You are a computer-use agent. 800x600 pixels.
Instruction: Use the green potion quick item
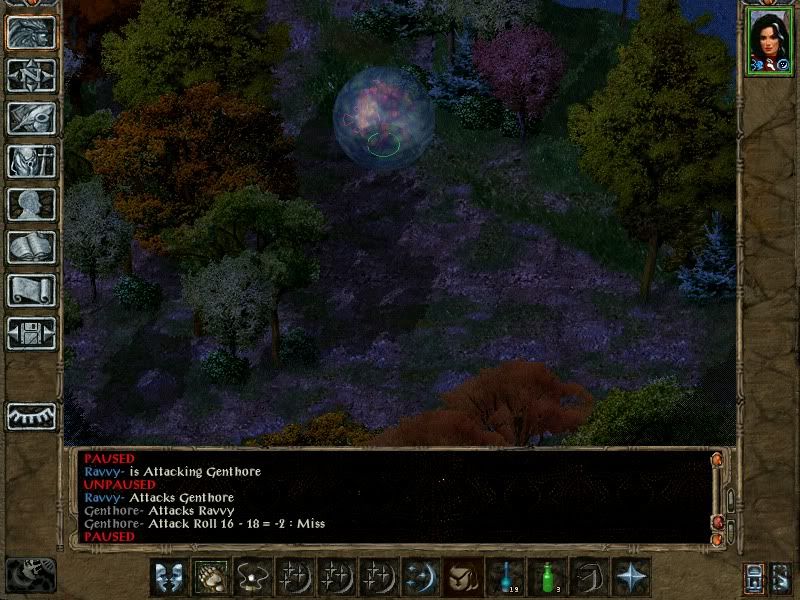pos(548,576)
